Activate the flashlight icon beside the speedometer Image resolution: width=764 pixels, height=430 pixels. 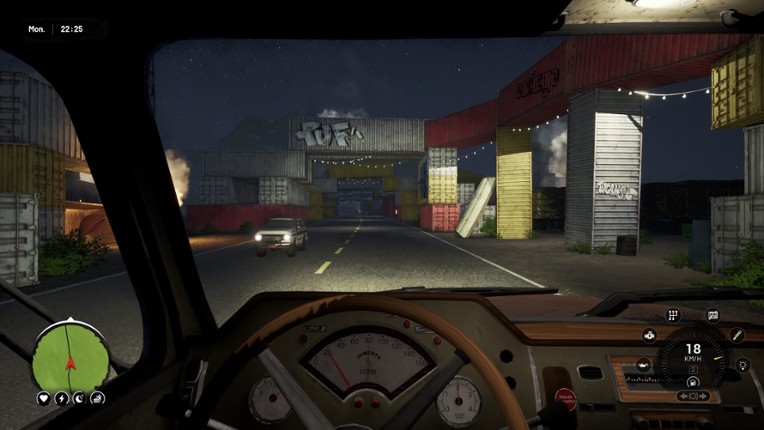click(x=737, y=335)
